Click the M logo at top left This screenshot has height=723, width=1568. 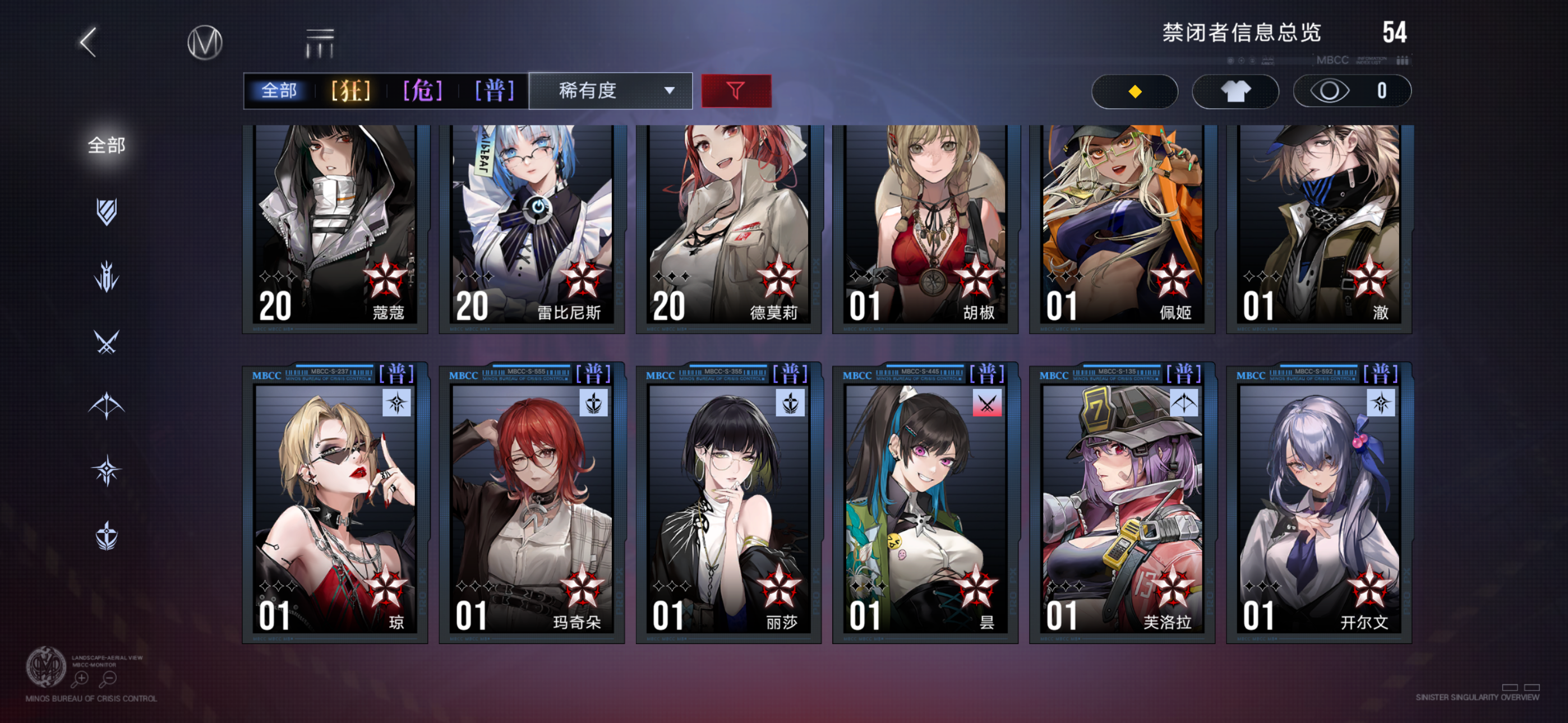205,41
